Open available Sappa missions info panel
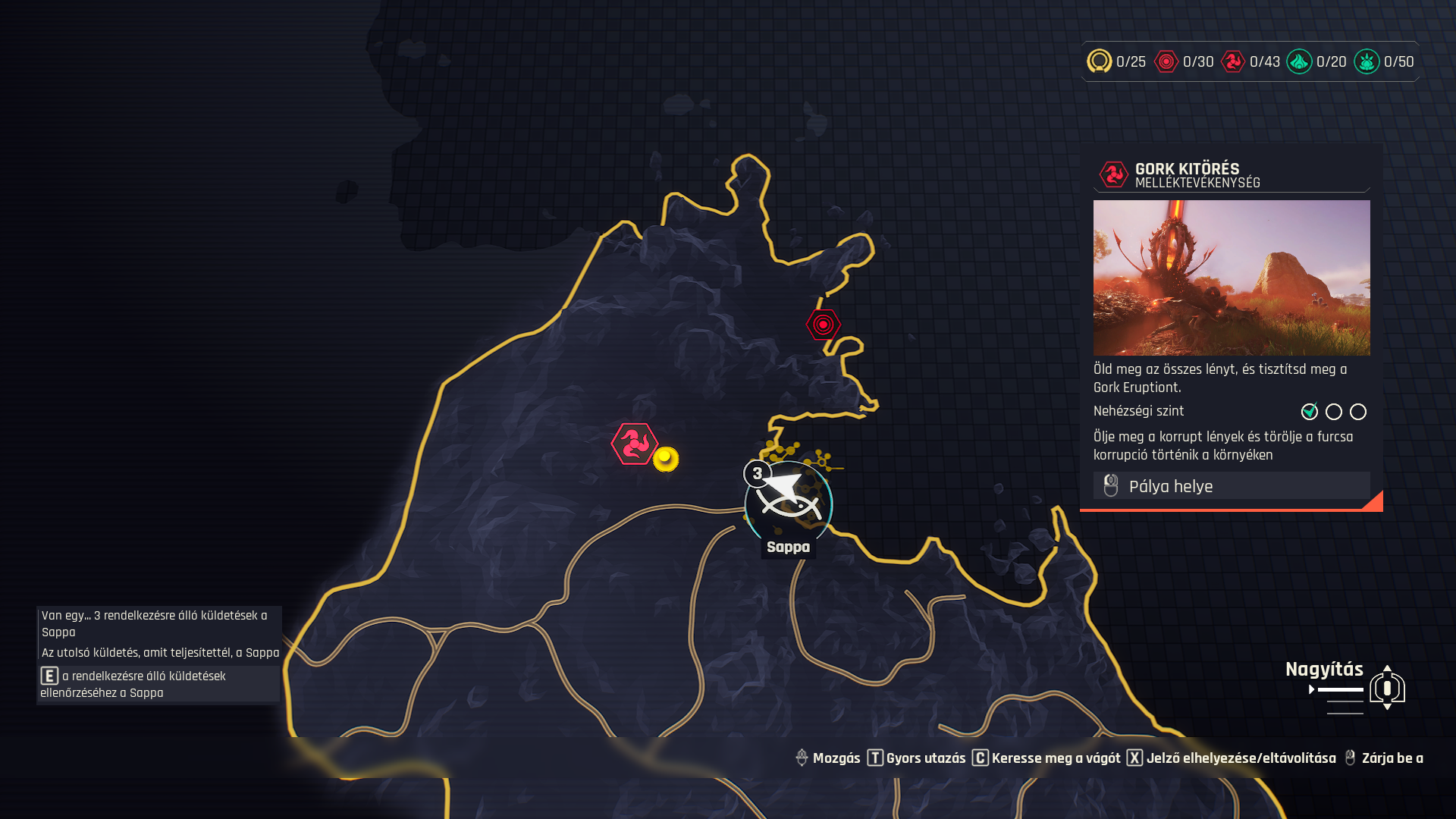1456x819 pixels. 158,684
